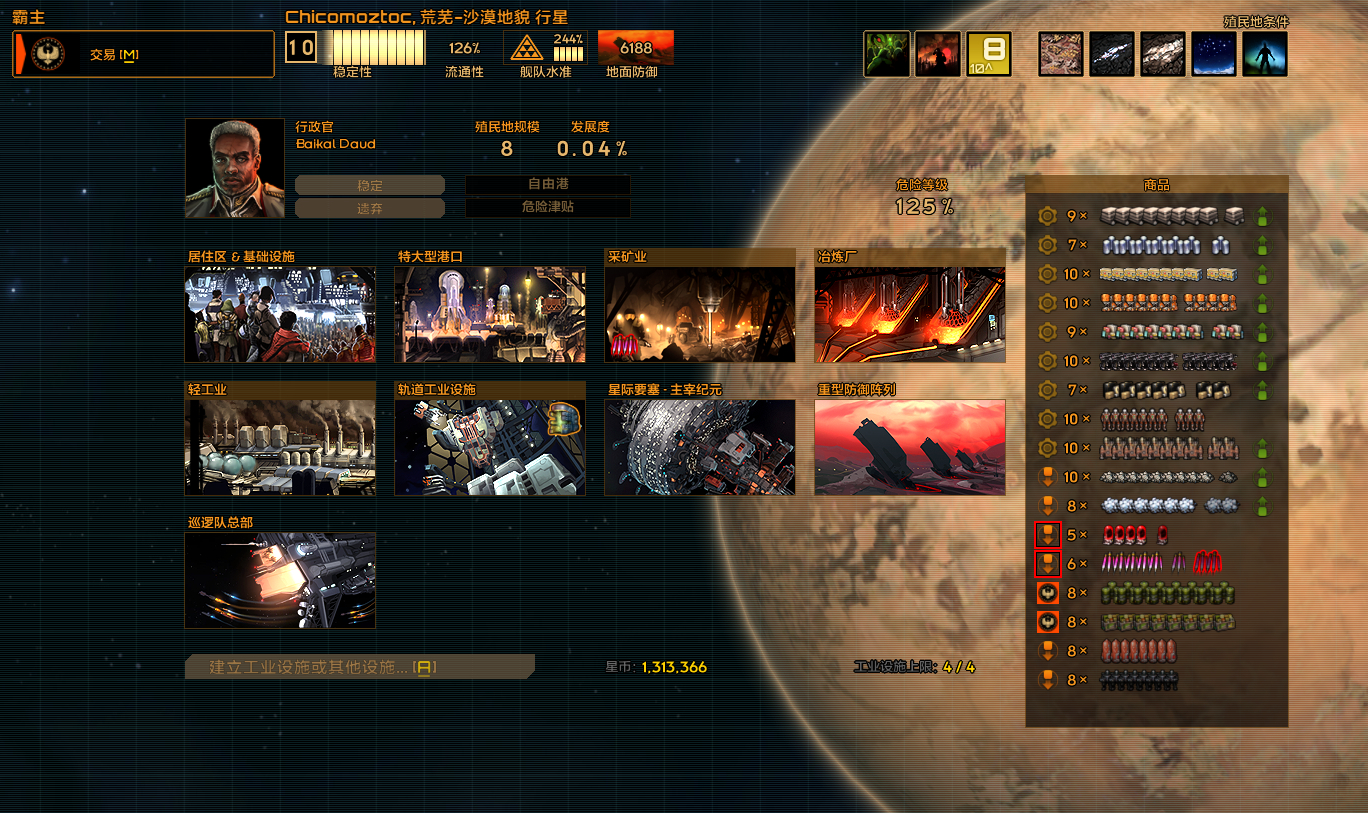The height and width of the screenshot is (813, 1368).
Task: Toggle the 危险津贴 hazard pay option
Action: pyautogui.click(x=548, y=208)
